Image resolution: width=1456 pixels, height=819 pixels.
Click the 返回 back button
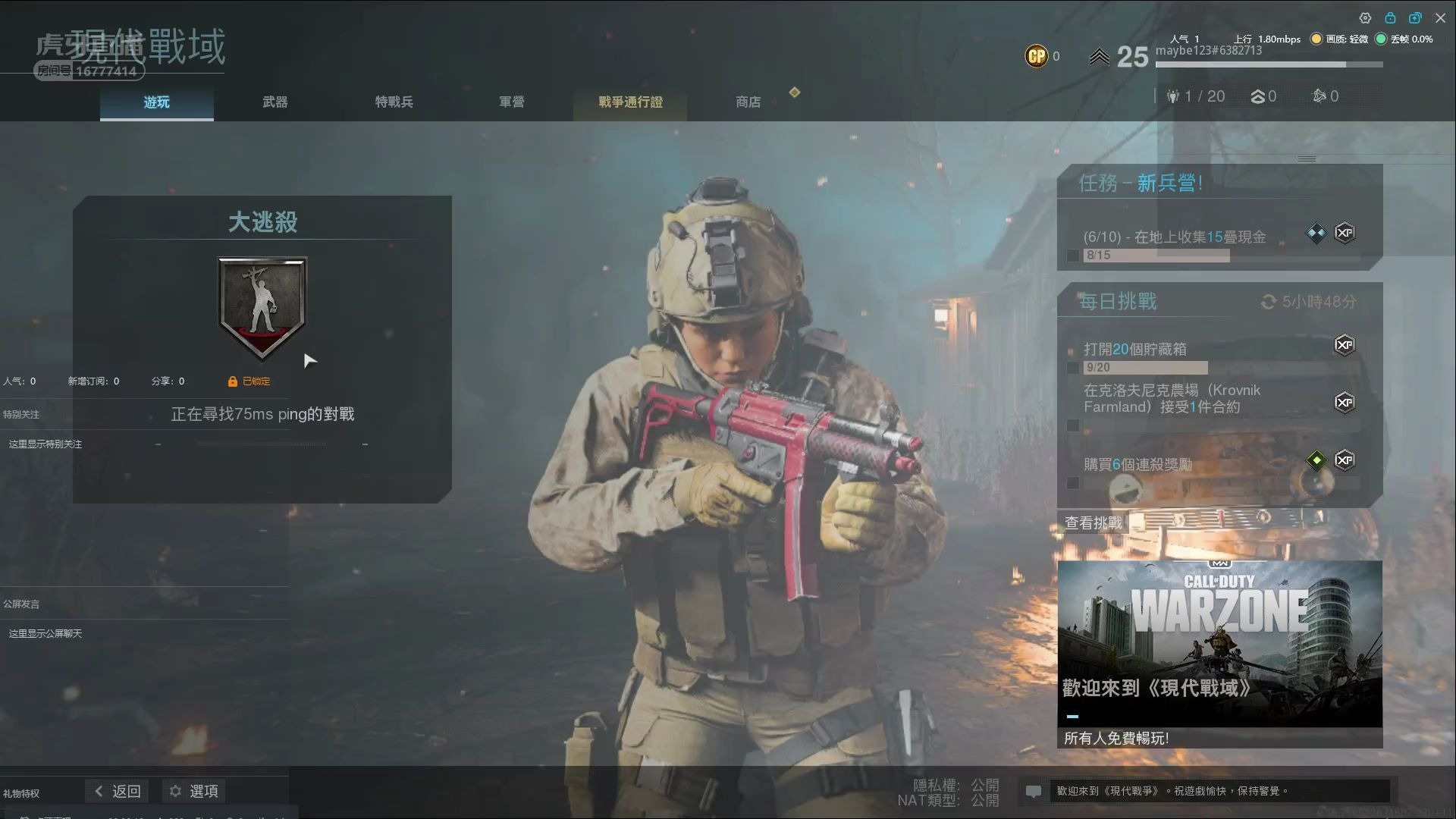118,791
